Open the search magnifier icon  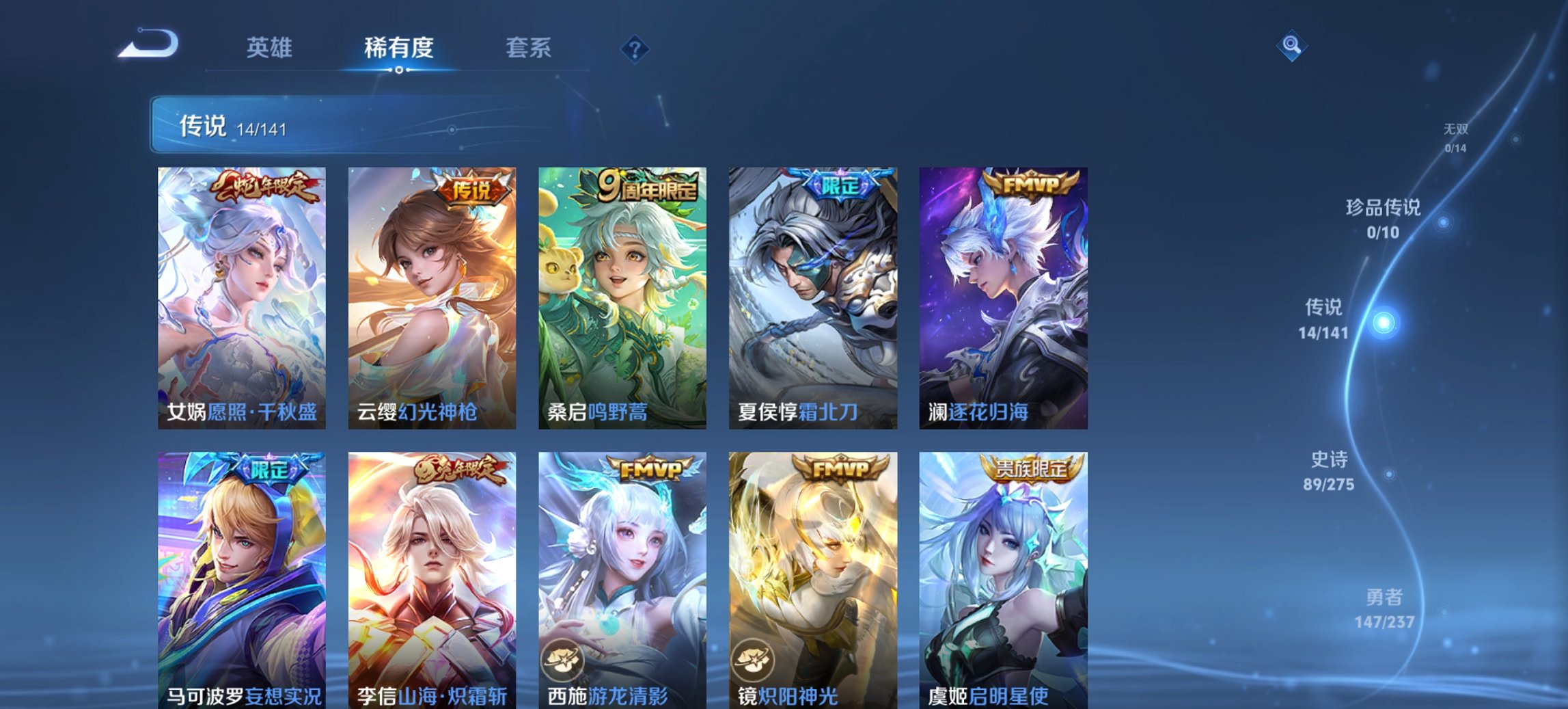[x=1293, y=47]
